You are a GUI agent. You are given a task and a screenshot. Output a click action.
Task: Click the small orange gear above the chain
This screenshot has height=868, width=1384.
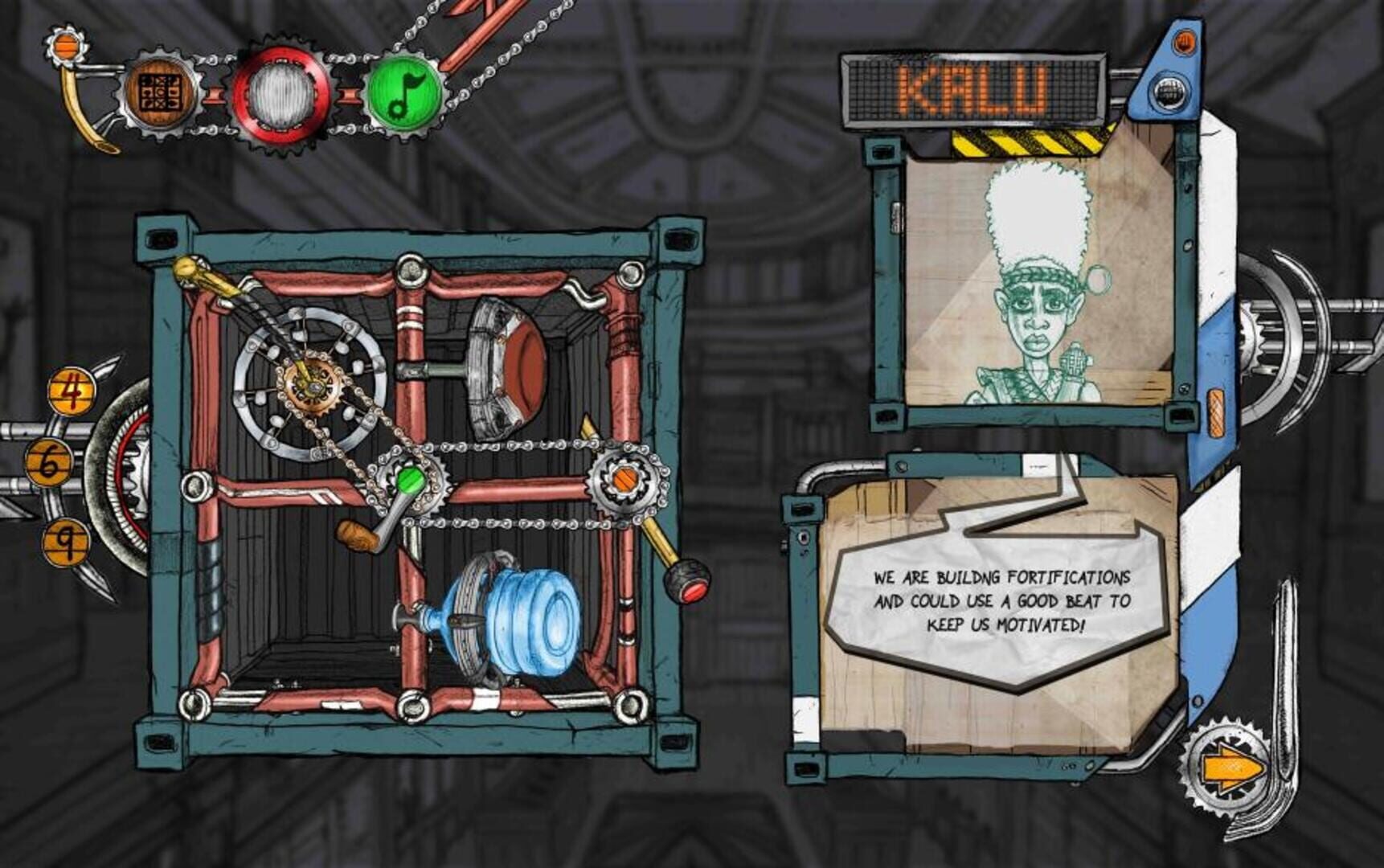pyautogui.click(x=64, y=47)
